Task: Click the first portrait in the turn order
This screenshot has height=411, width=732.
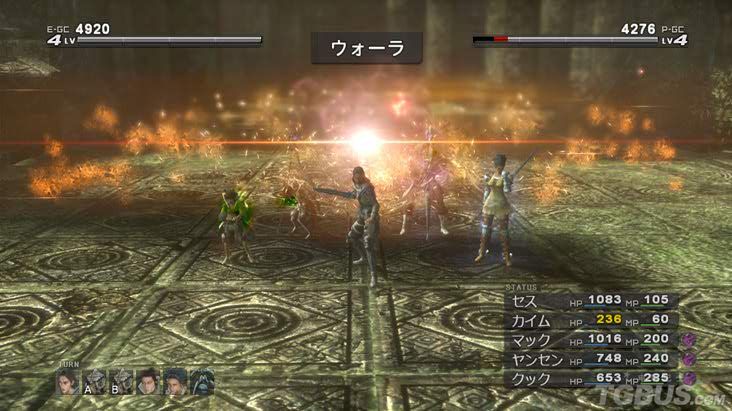Action: pyautogui.click(x=68, y=381)
